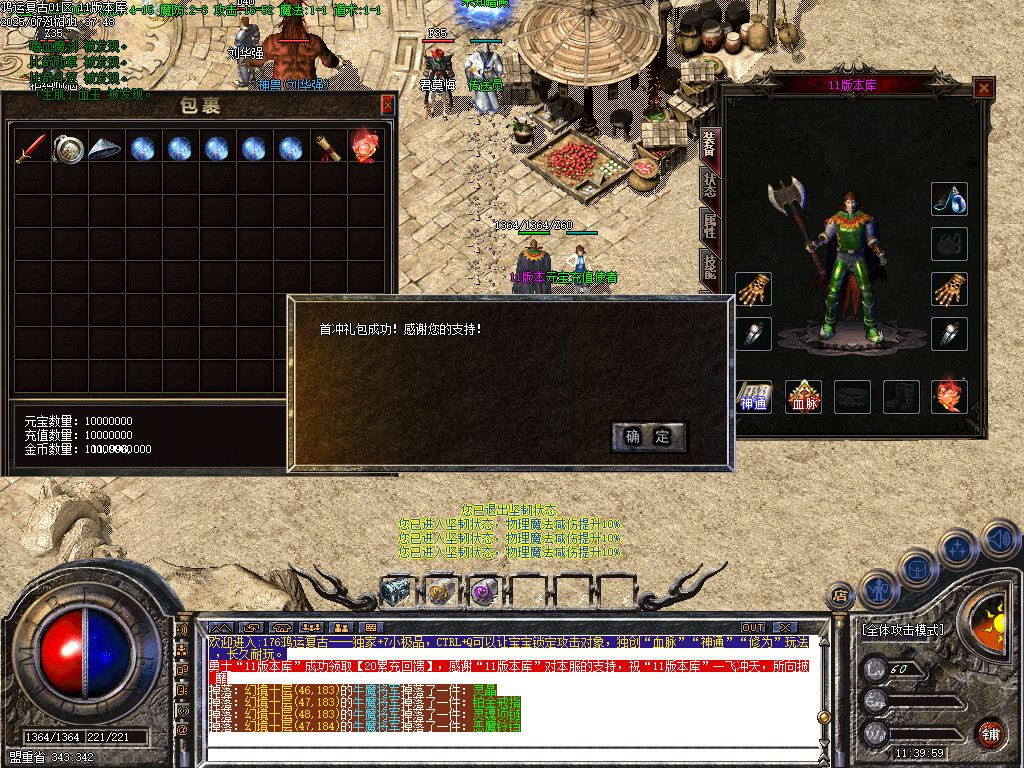Screen dimensions: 1024x768
Task: Click the OUT button above chat
Action: (x=753, y=627)
